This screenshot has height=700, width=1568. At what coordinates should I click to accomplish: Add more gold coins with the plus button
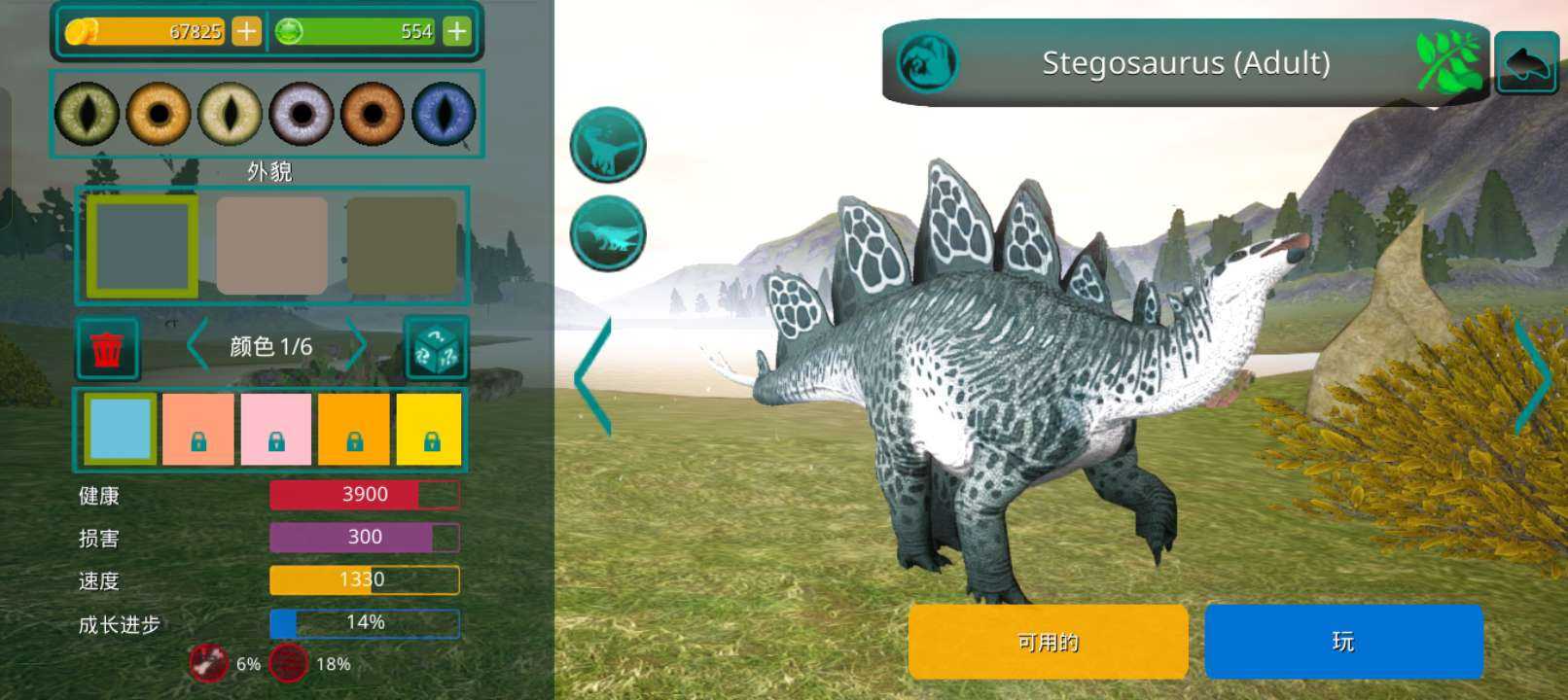[x=246, y=32]
